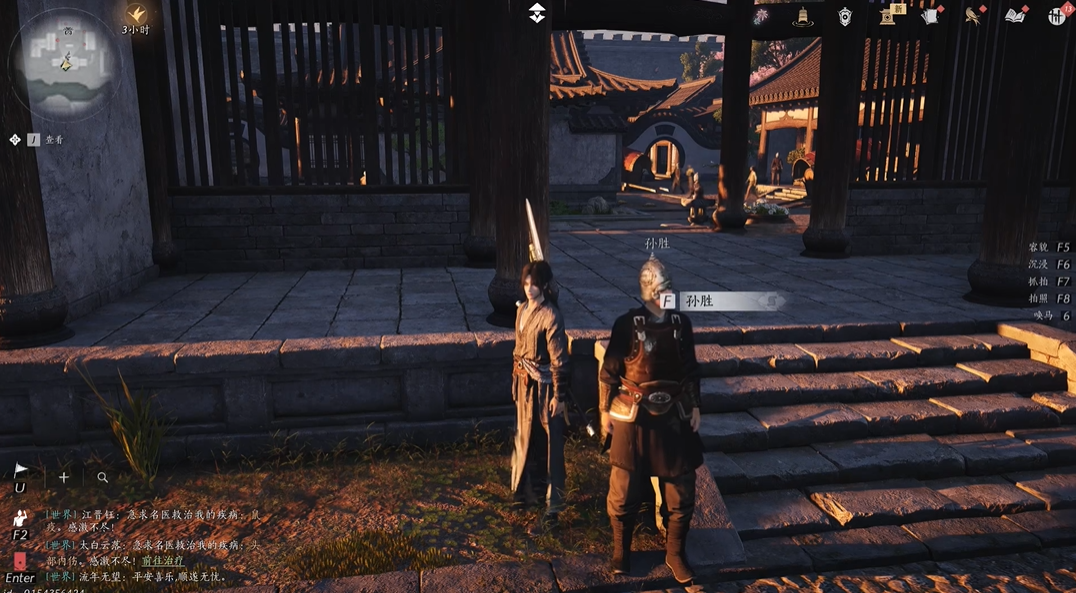
Task: Click the golden bird icon above 3小时
Action: 137,13
